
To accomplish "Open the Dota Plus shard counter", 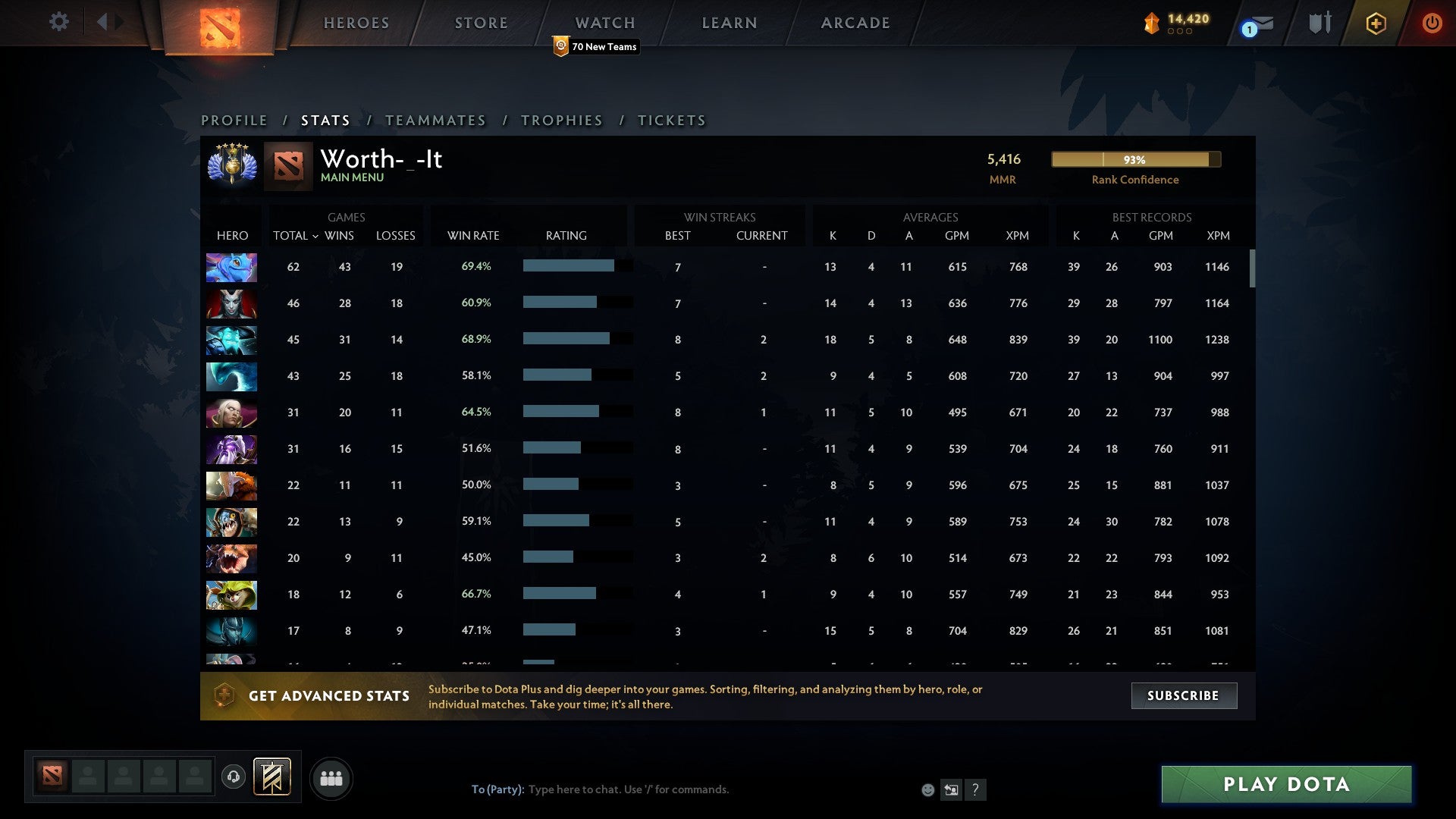I will click(1173, 23).
